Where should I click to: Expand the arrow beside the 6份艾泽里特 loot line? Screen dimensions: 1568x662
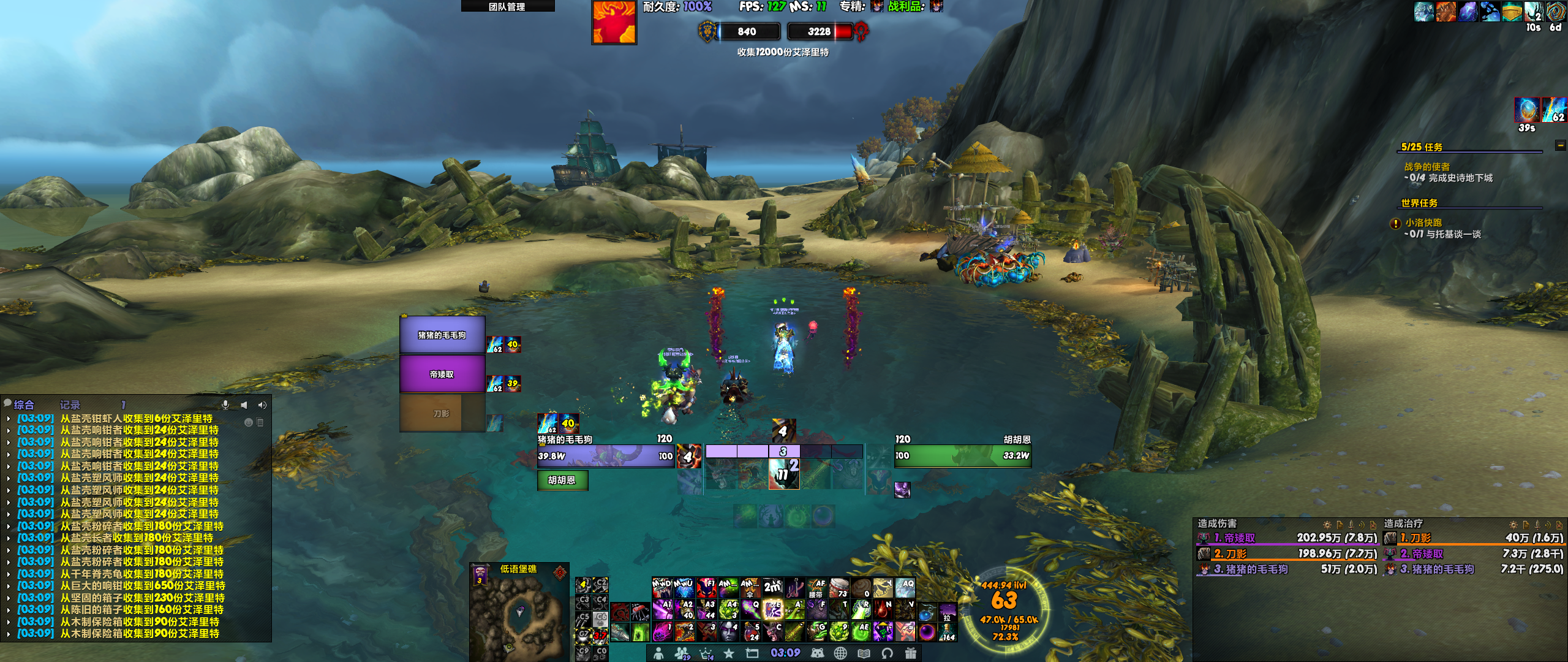pos(9,419)
